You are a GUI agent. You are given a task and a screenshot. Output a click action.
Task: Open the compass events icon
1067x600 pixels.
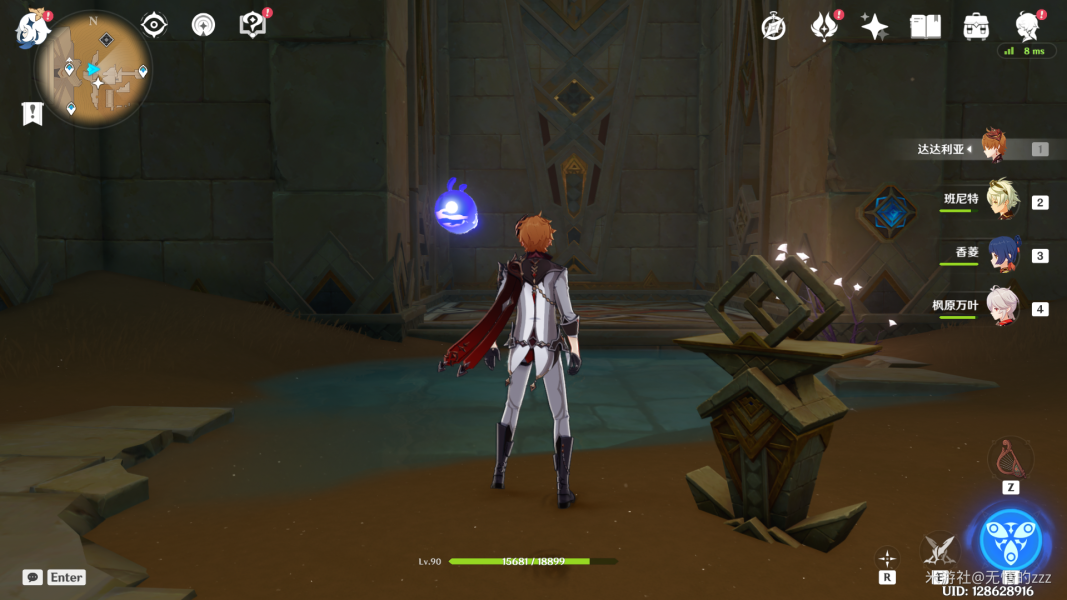click(773, 27)
